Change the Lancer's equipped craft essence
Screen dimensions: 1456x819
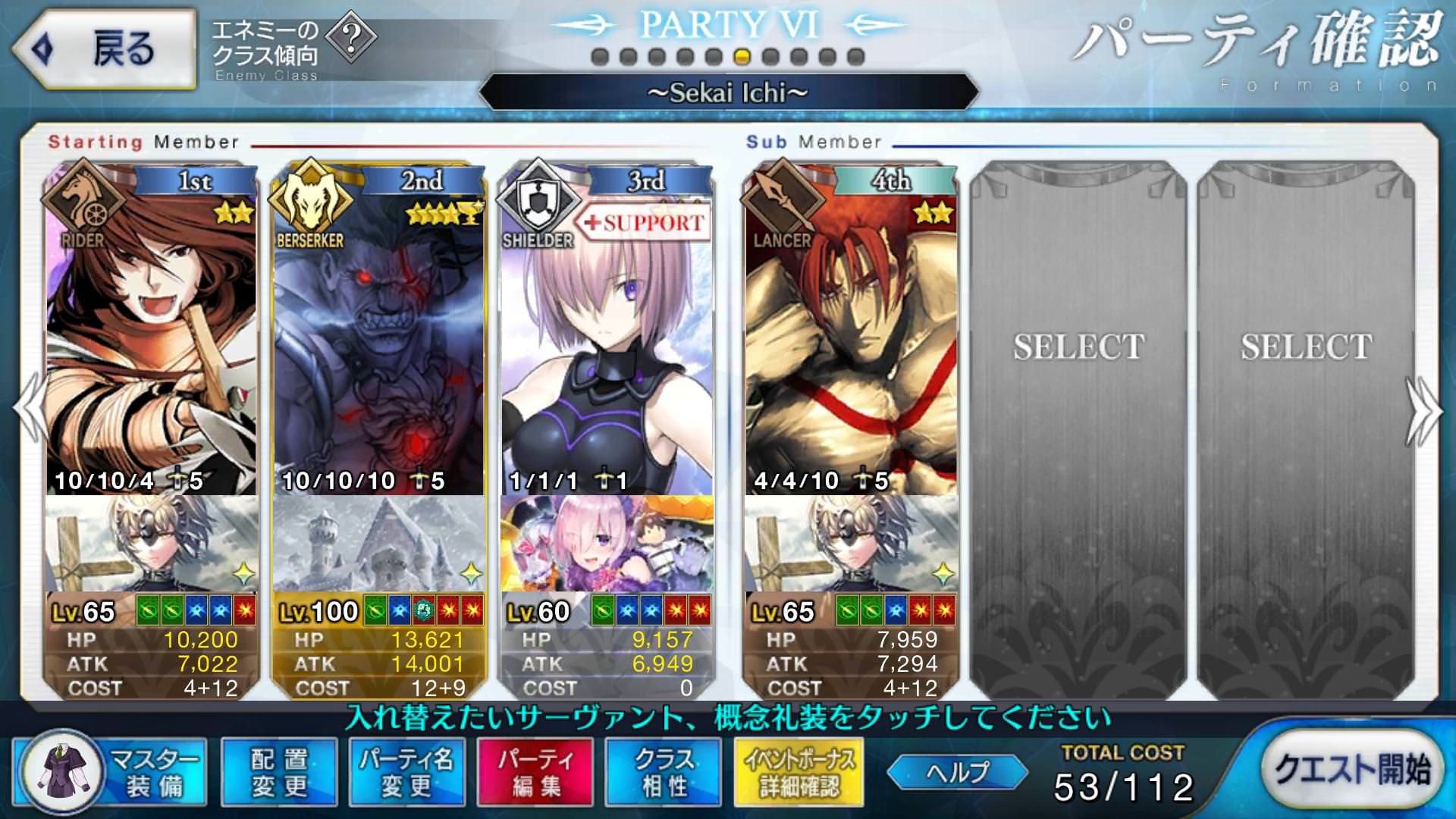click(850, 544)
